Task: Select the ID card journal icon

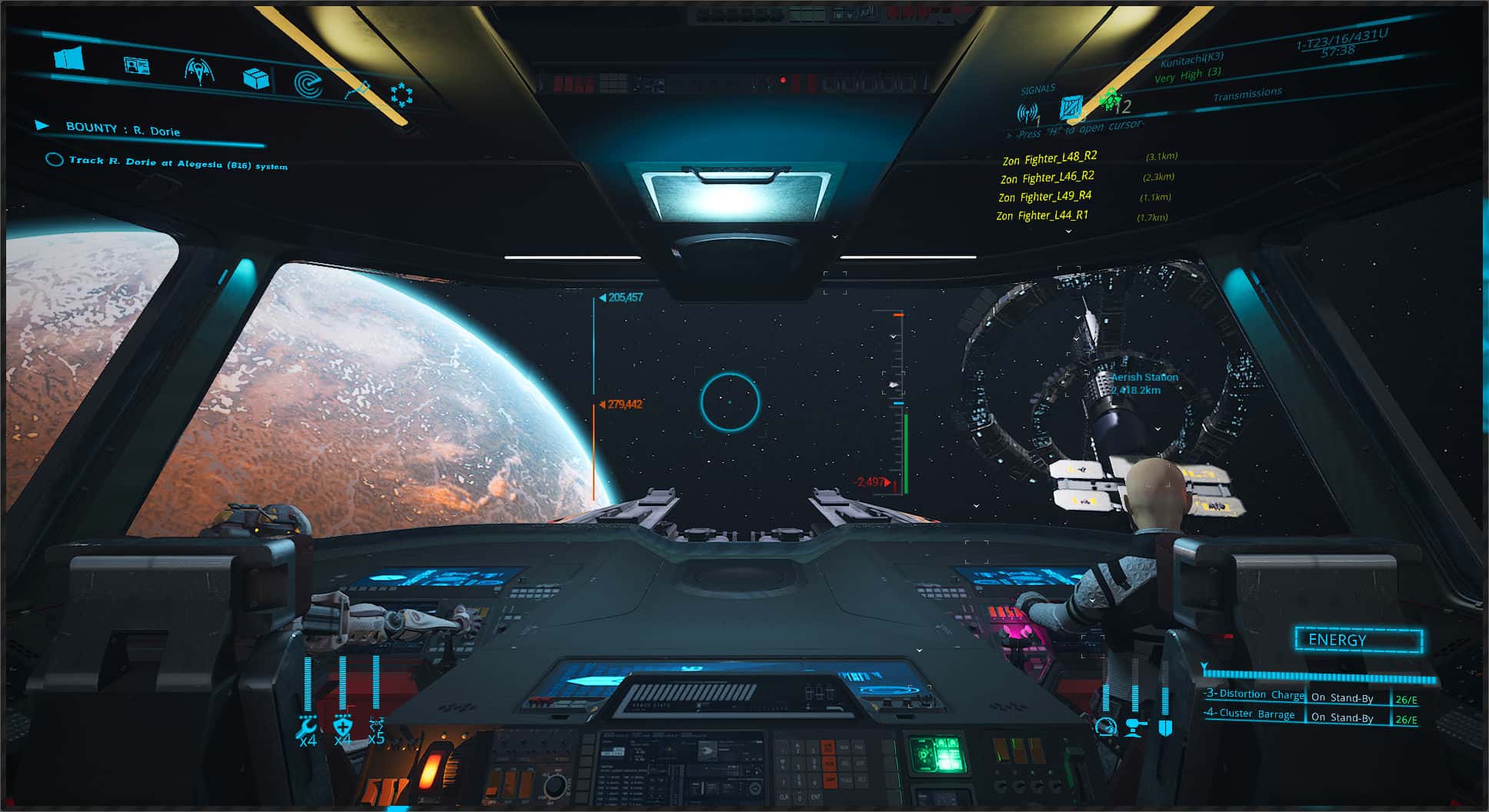Action: pos(135,66)
